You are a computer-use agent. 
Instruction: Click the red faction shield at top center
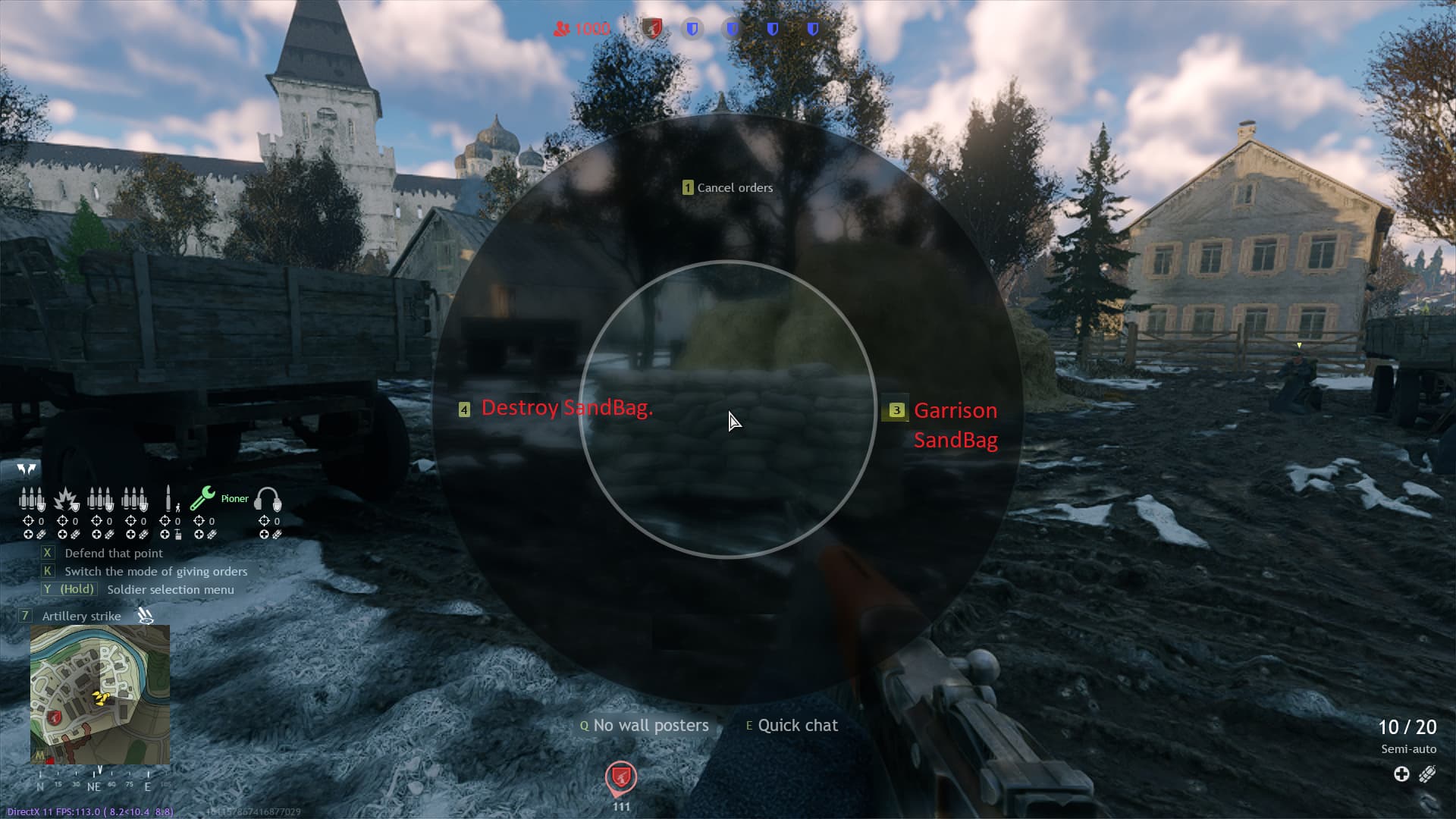coord(652,27)
